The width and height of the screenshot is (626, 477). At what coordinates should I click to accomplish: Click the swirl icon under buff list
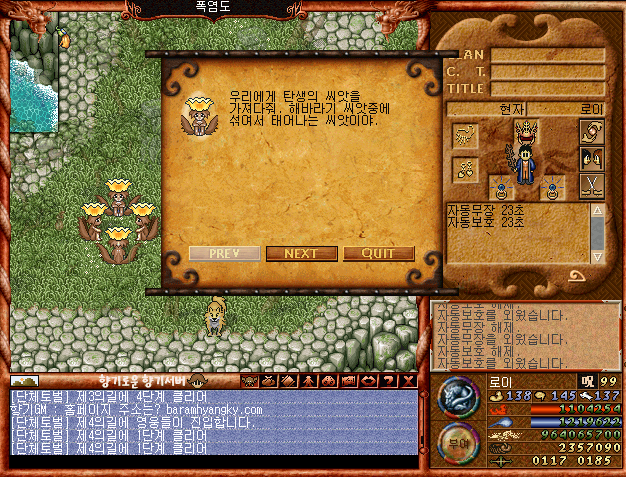coord(577,276)
